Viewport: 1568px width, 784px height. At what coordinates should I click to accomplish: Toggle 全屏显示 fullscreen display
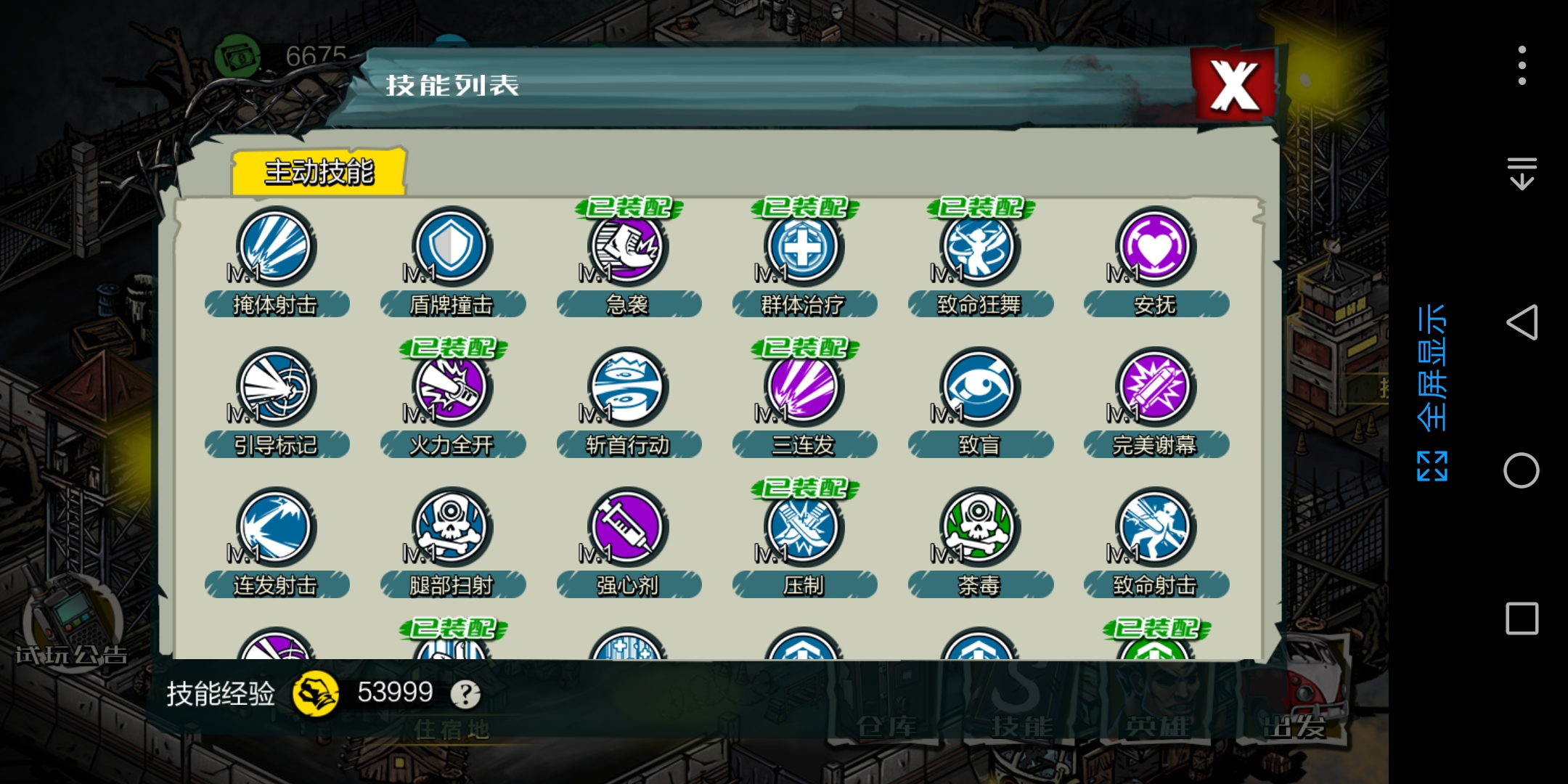[x=1432, y=392]
